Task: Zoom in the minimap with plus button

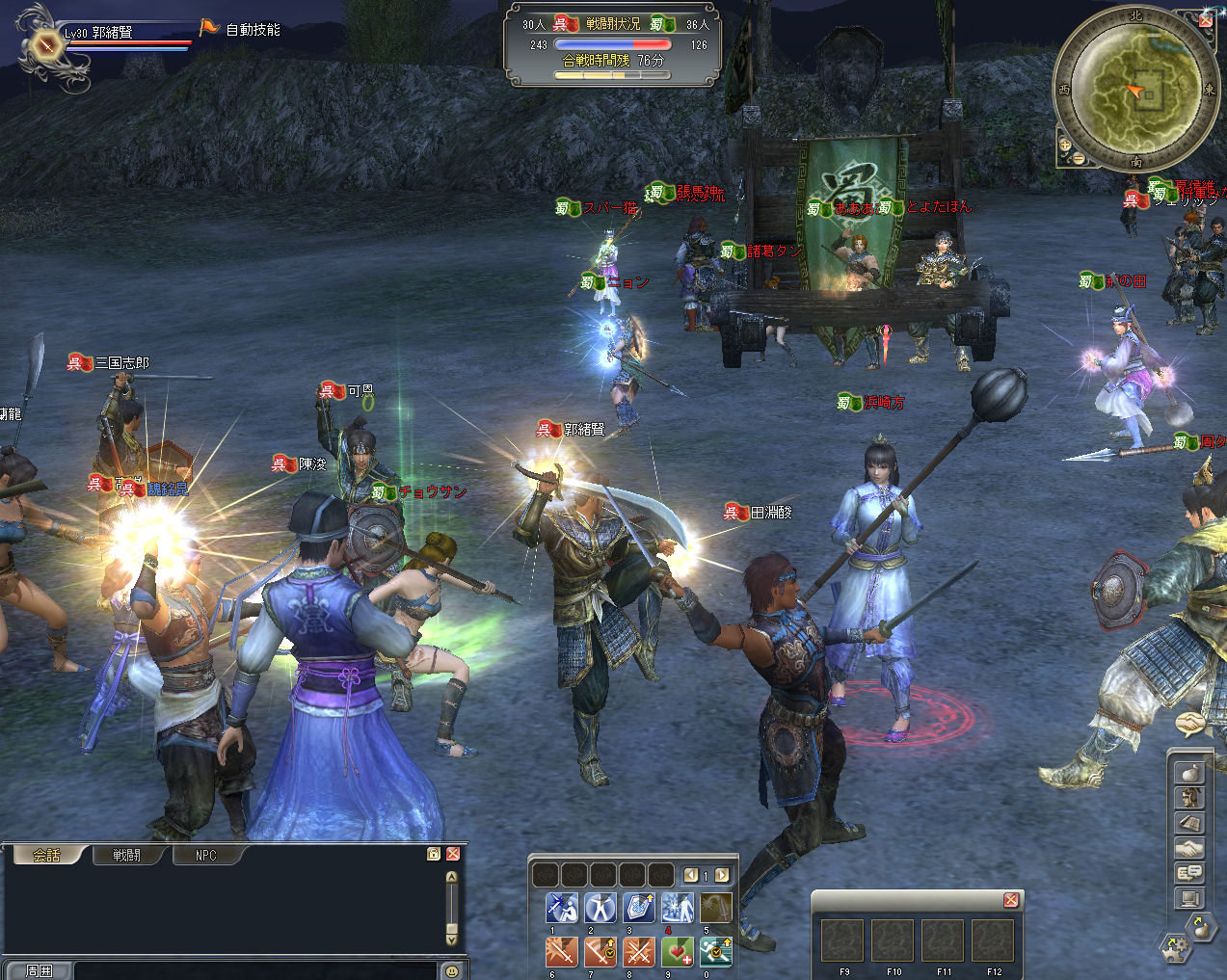Action: 1065,146
